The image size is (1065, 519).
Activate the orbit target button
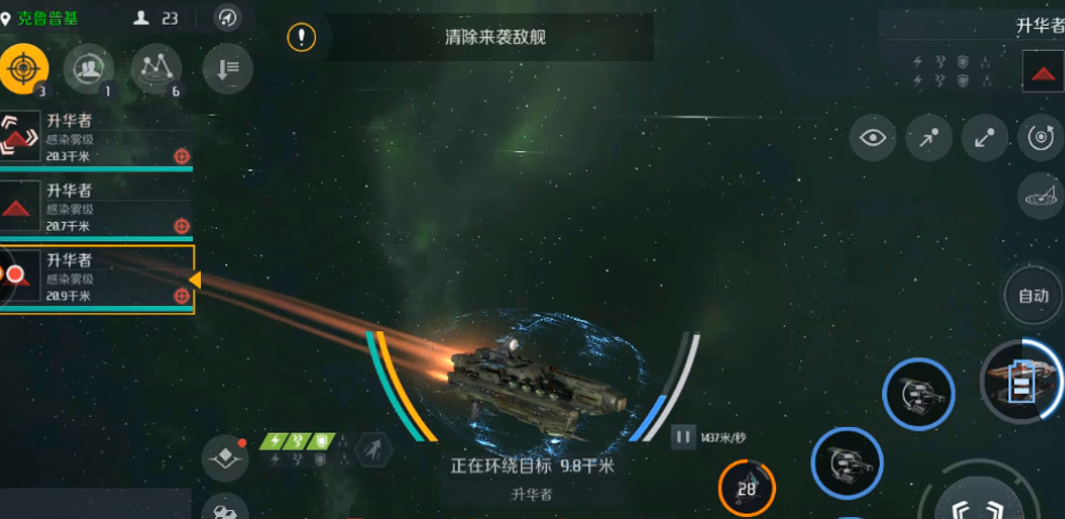tap(1040, 138)
